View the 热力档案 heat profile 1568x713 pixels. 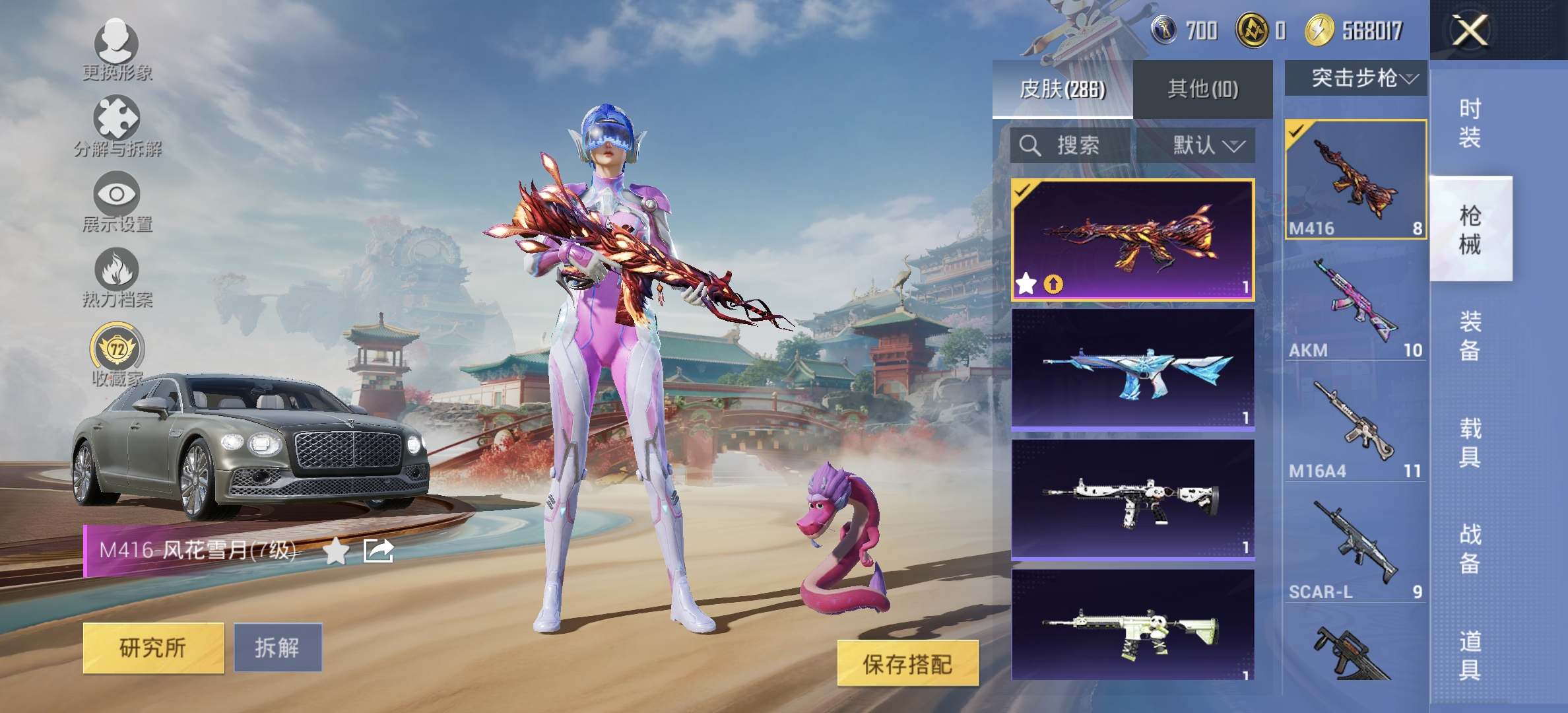(x=117, y=281)
